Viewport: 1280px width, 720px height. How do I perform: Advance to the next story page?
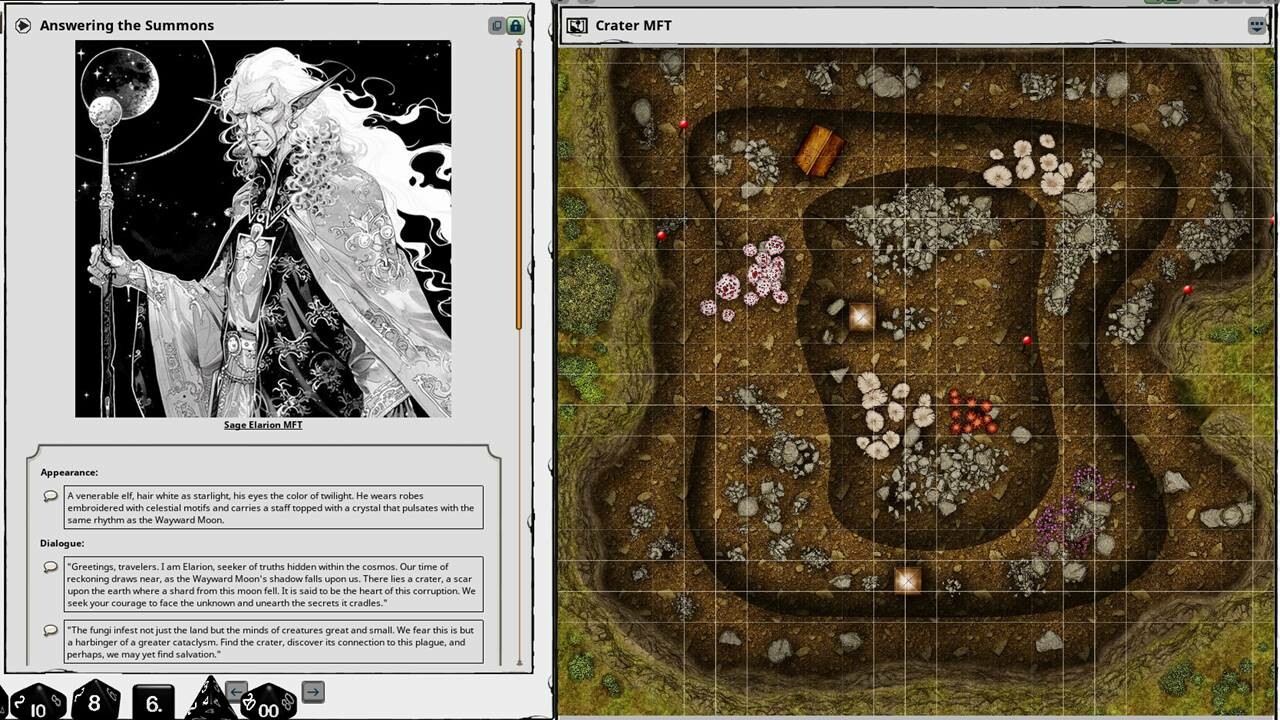tap(313, 691)
